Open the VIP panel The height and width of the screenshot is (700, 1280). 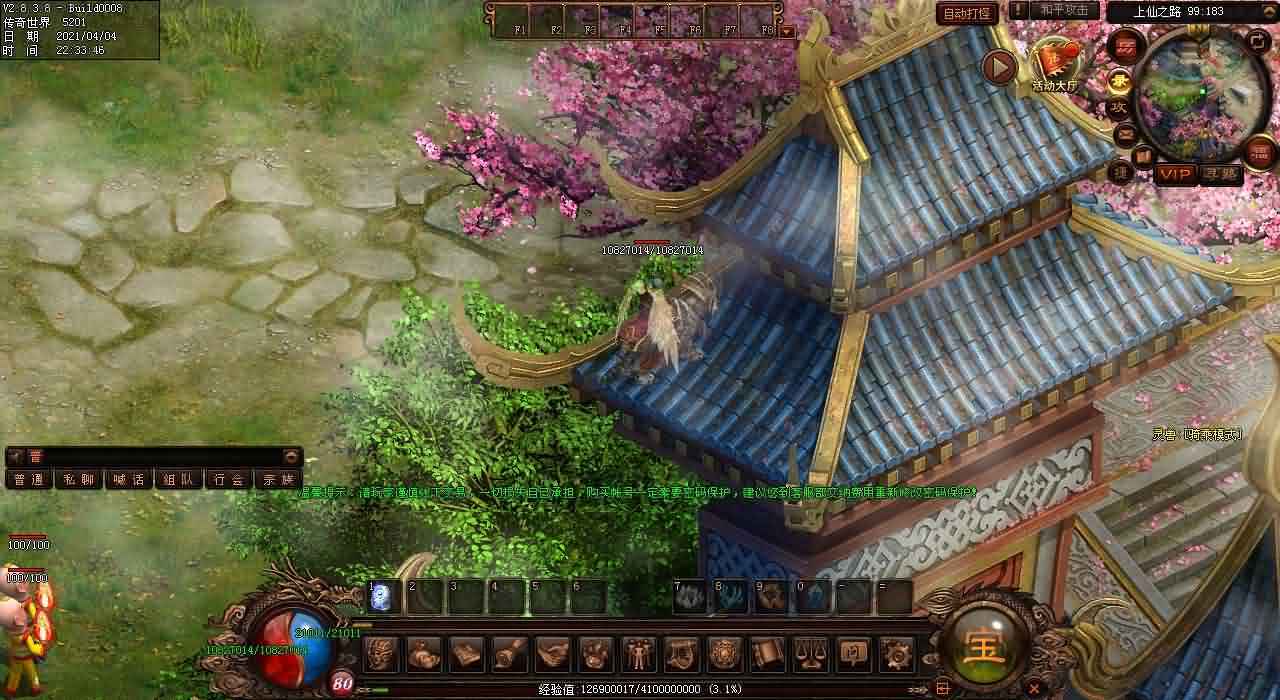1175,174
